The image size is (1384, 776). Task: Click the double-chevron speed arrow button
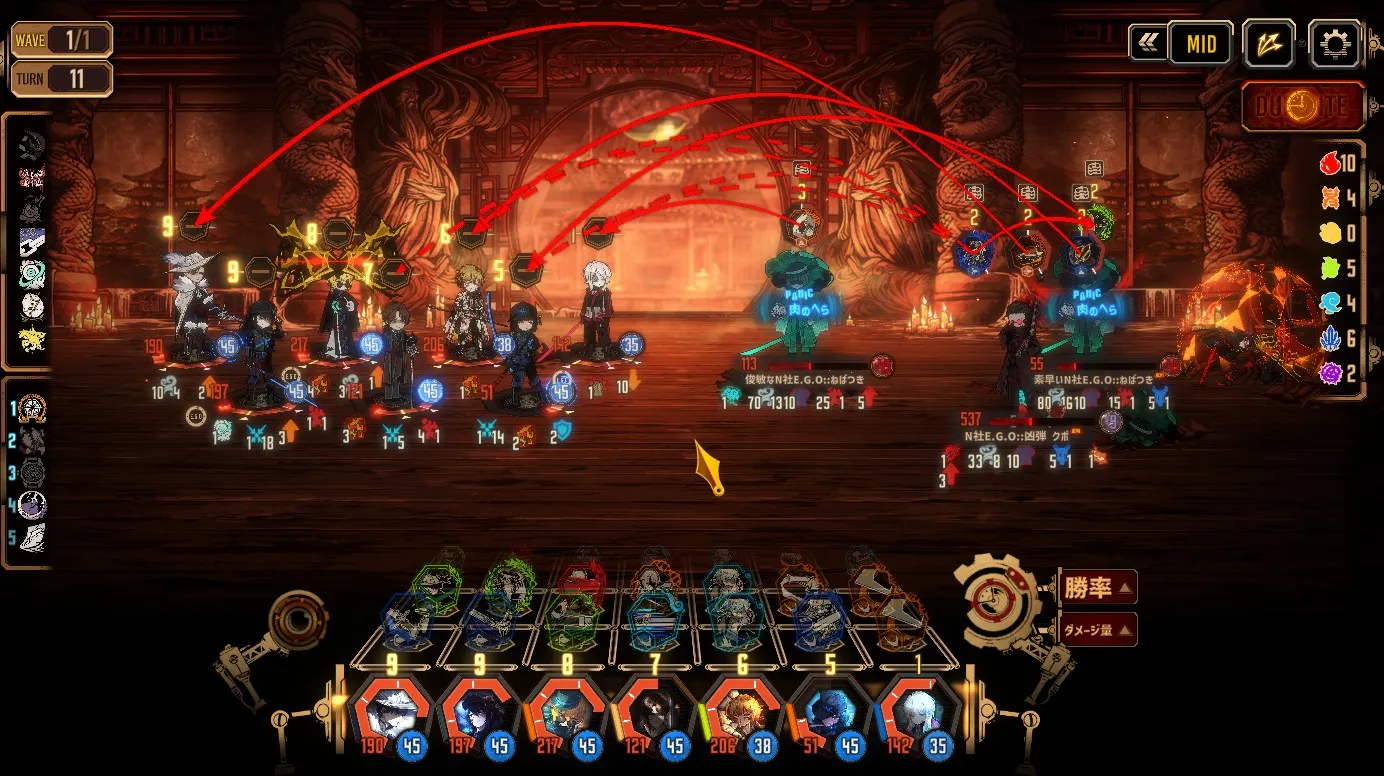pyautogui.click(x=1147, y=43)
